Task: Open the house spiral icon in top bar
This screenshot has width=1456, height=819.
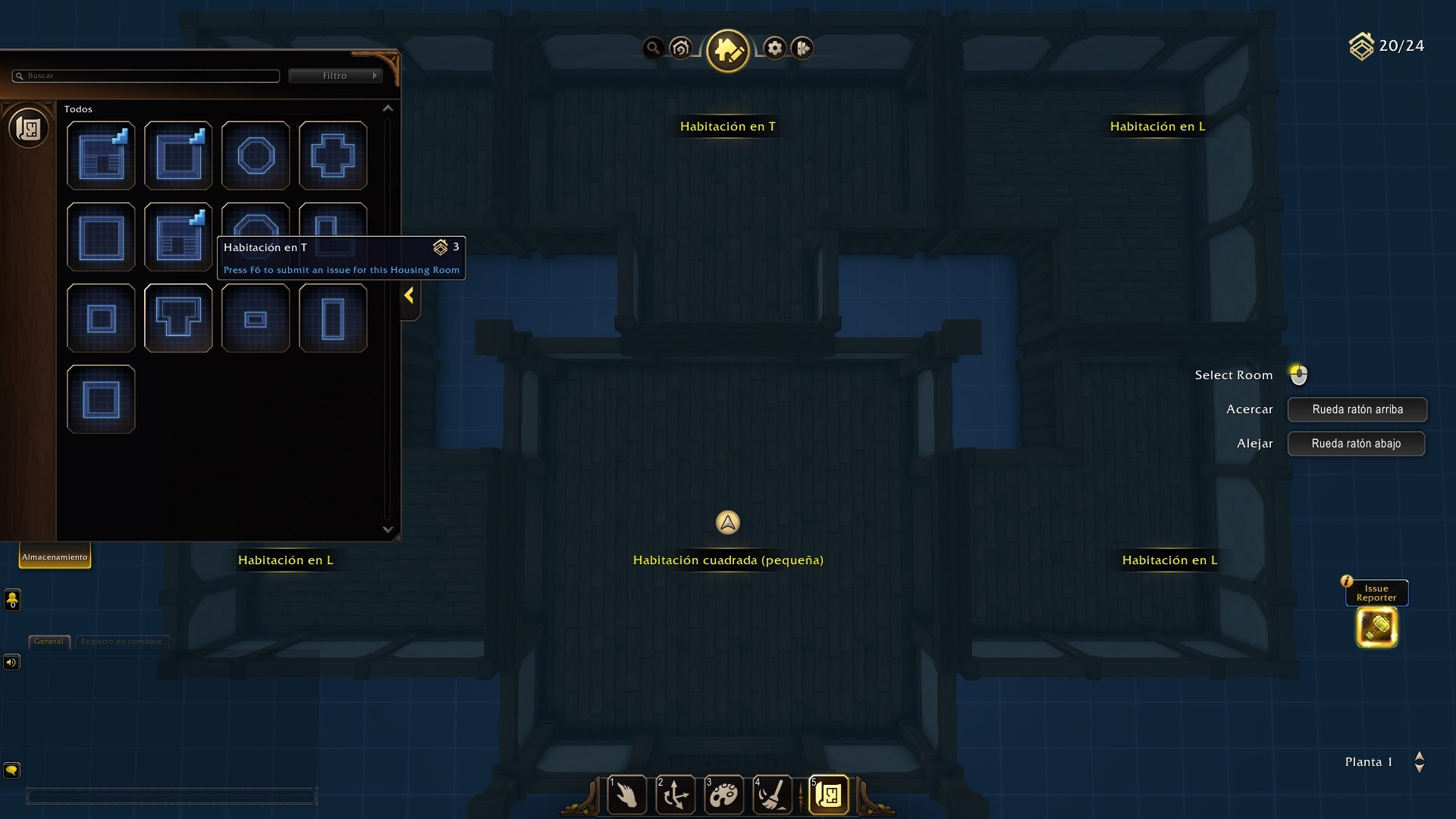Action: point(681,49)
